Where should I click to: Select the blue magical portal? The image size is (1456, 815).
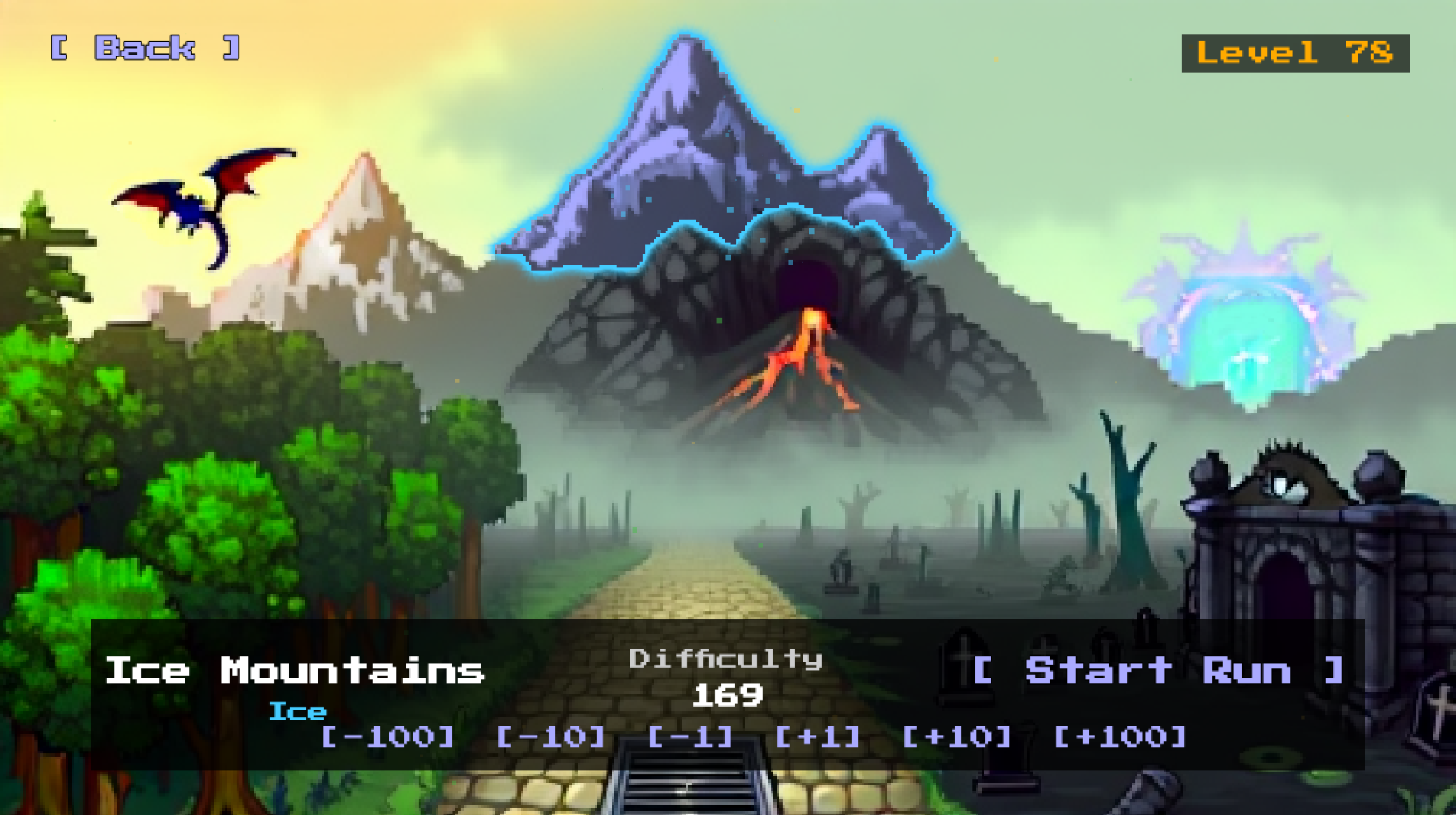point(1250,331)
